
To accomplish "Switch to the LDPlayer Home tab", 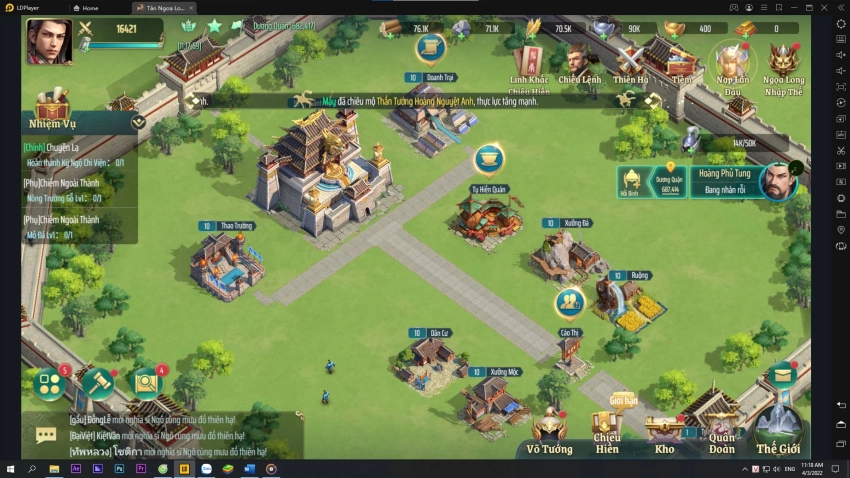I will 89,7.
